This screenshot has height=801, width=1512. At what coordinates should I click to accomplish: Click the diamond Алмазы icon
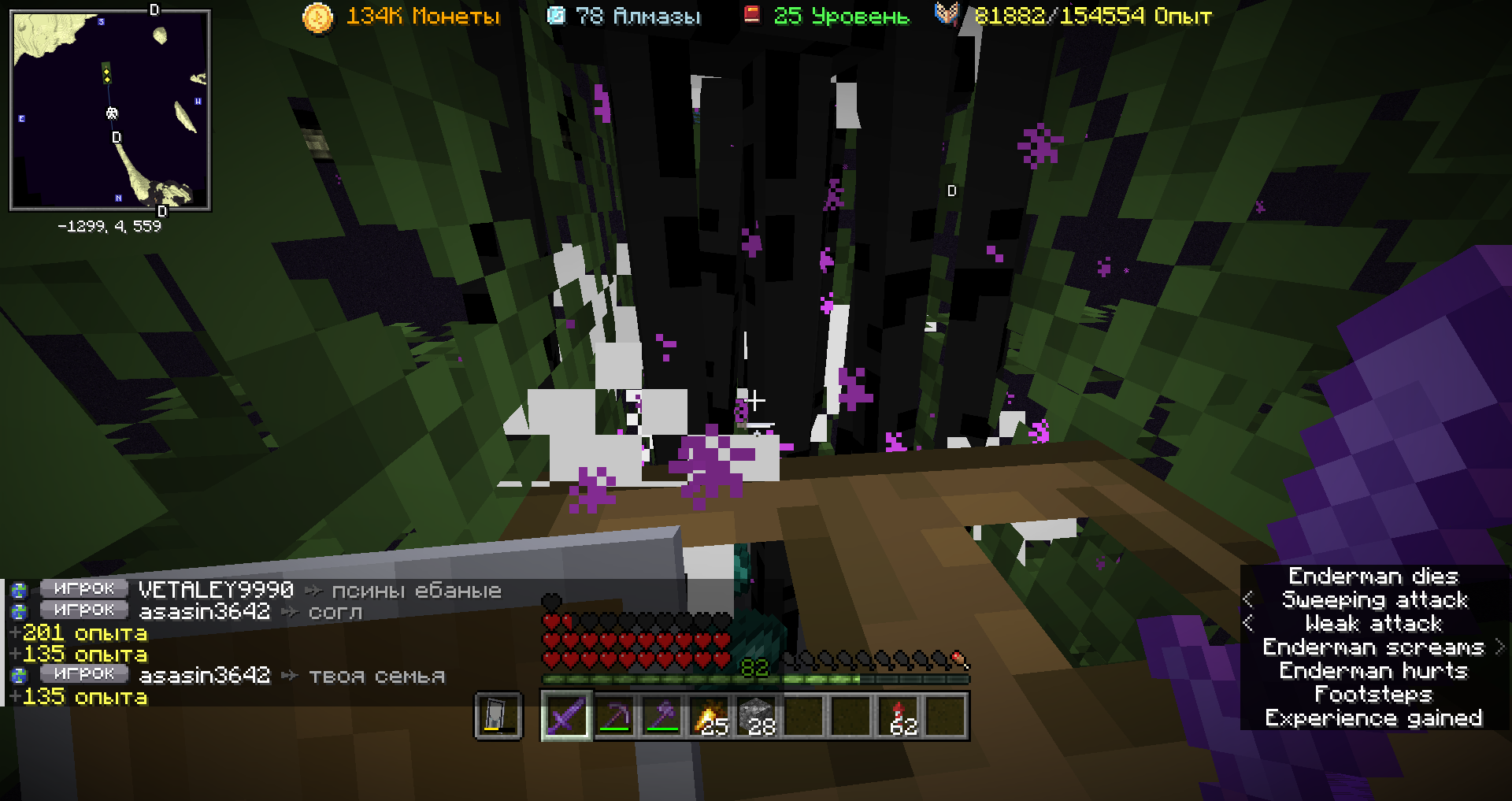[556, 16]
